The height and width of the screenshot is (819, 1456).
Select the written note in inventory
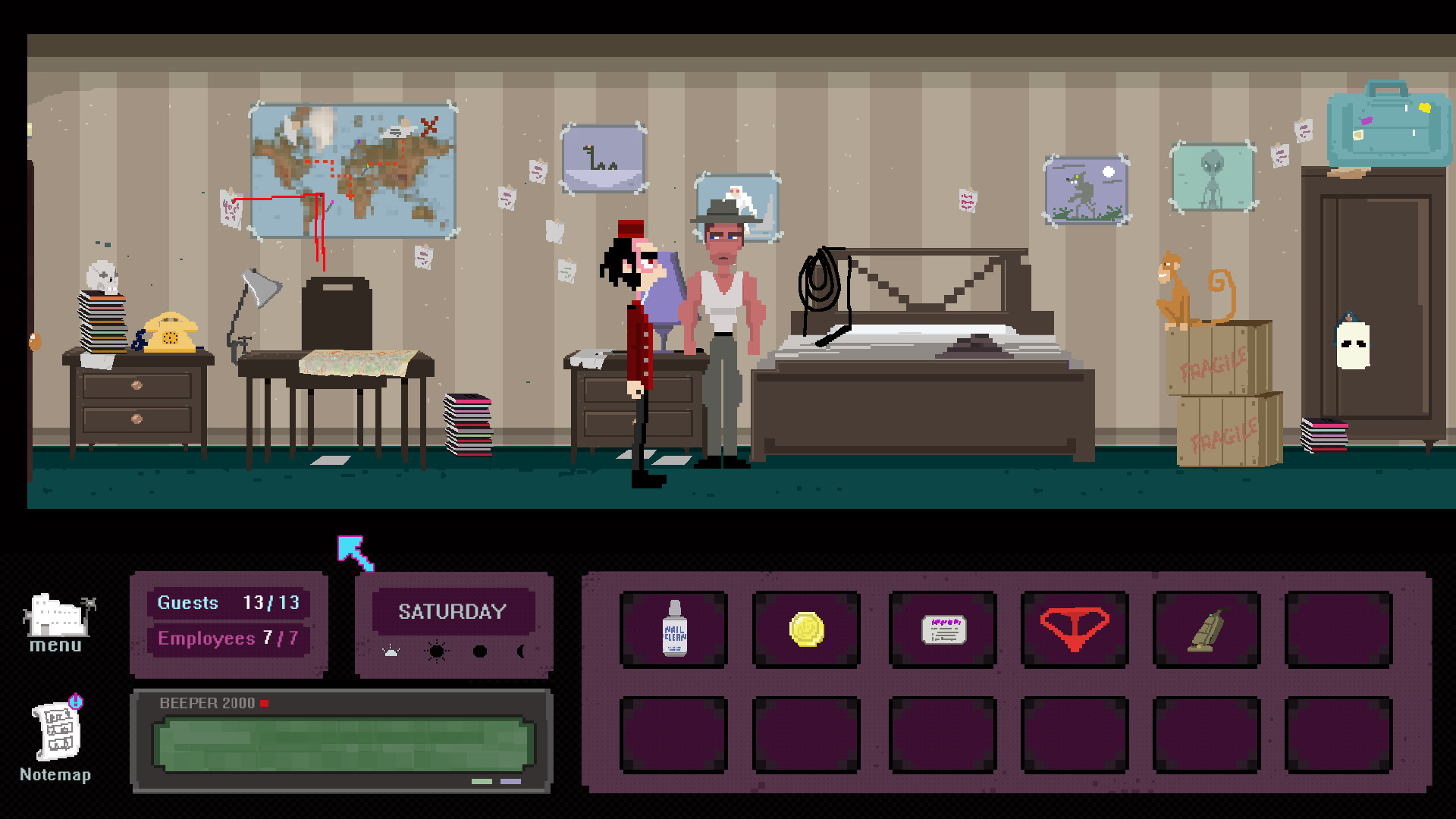[943, 629]
